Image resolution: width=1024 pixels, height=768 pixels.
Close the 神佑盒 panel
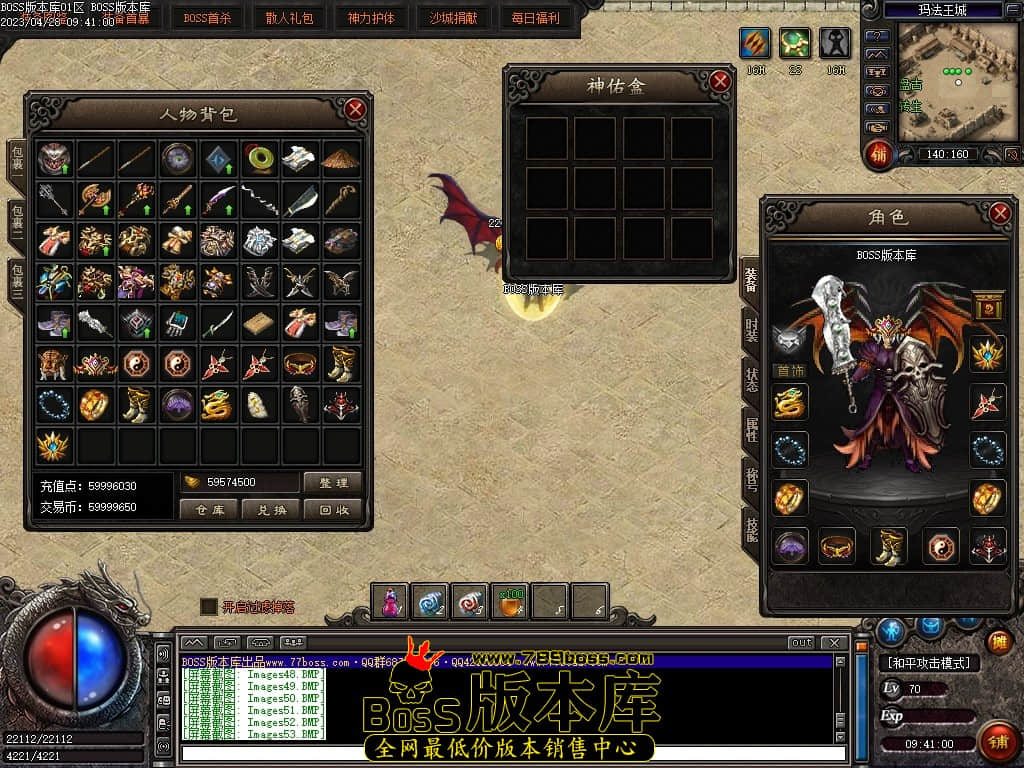pos(720,82)
